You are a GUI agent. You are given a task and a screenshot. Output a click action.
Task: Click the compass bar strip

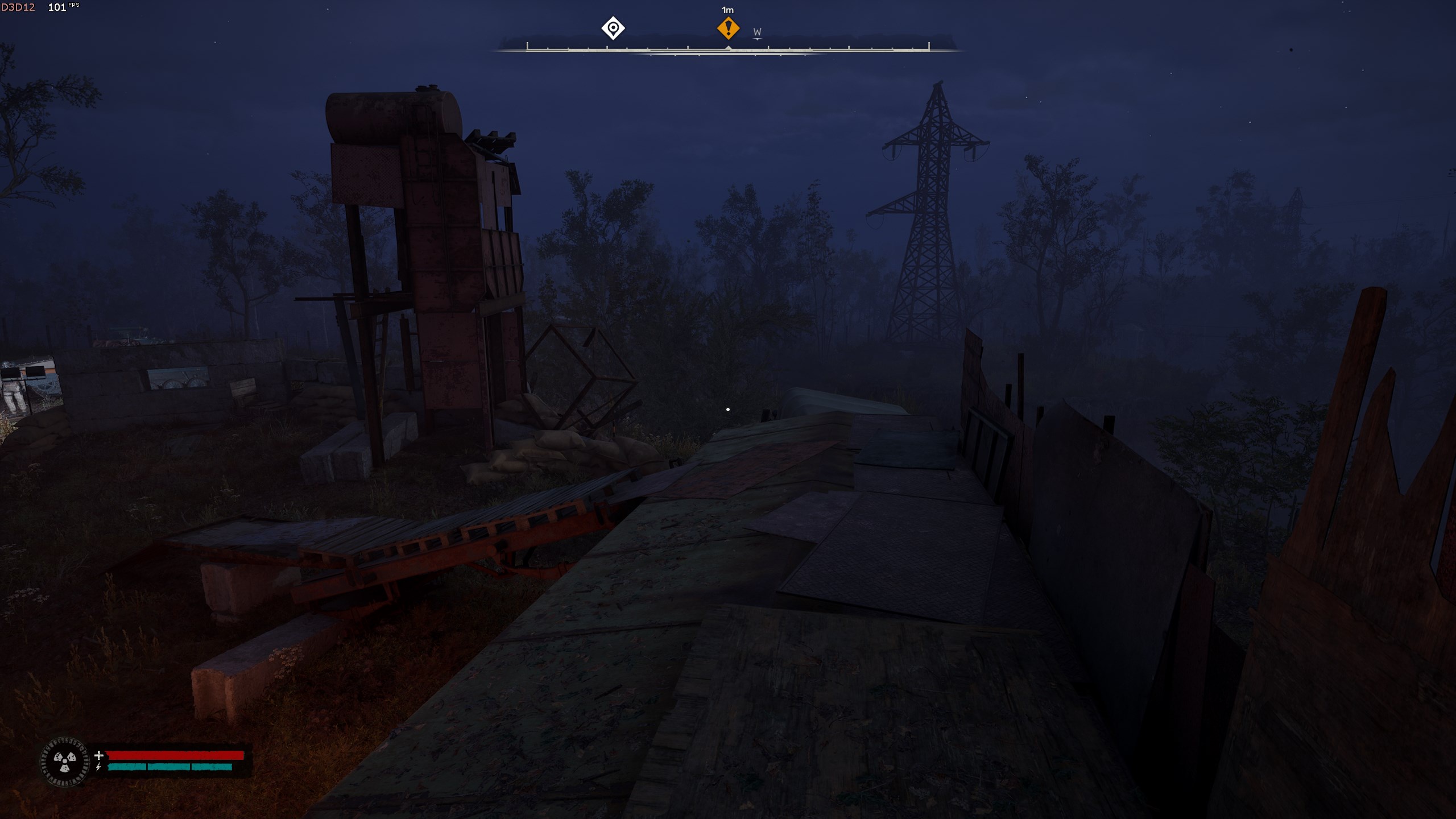click(728, 48)
